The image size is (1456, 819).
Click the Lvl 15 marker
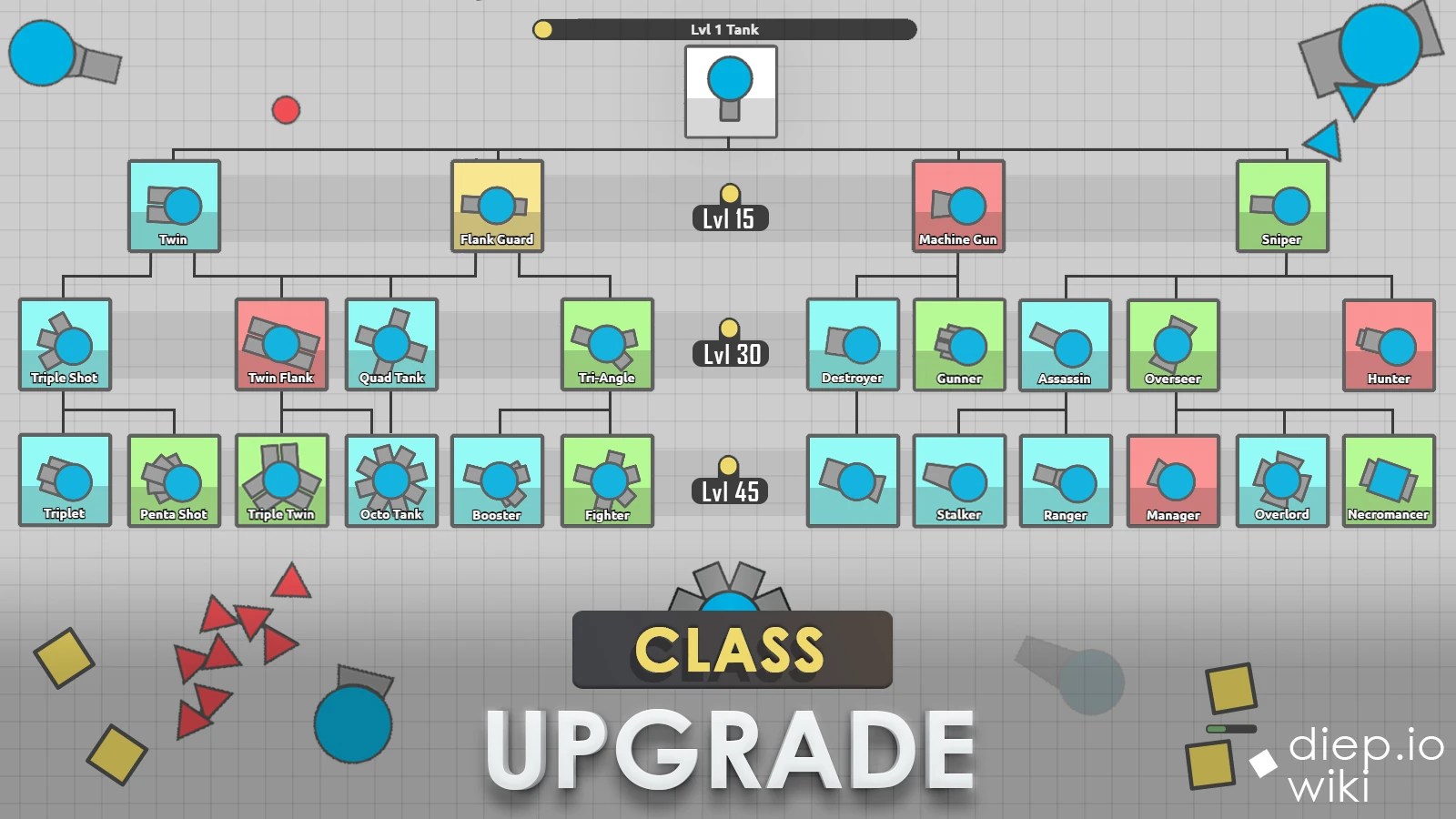coord(729,218)
